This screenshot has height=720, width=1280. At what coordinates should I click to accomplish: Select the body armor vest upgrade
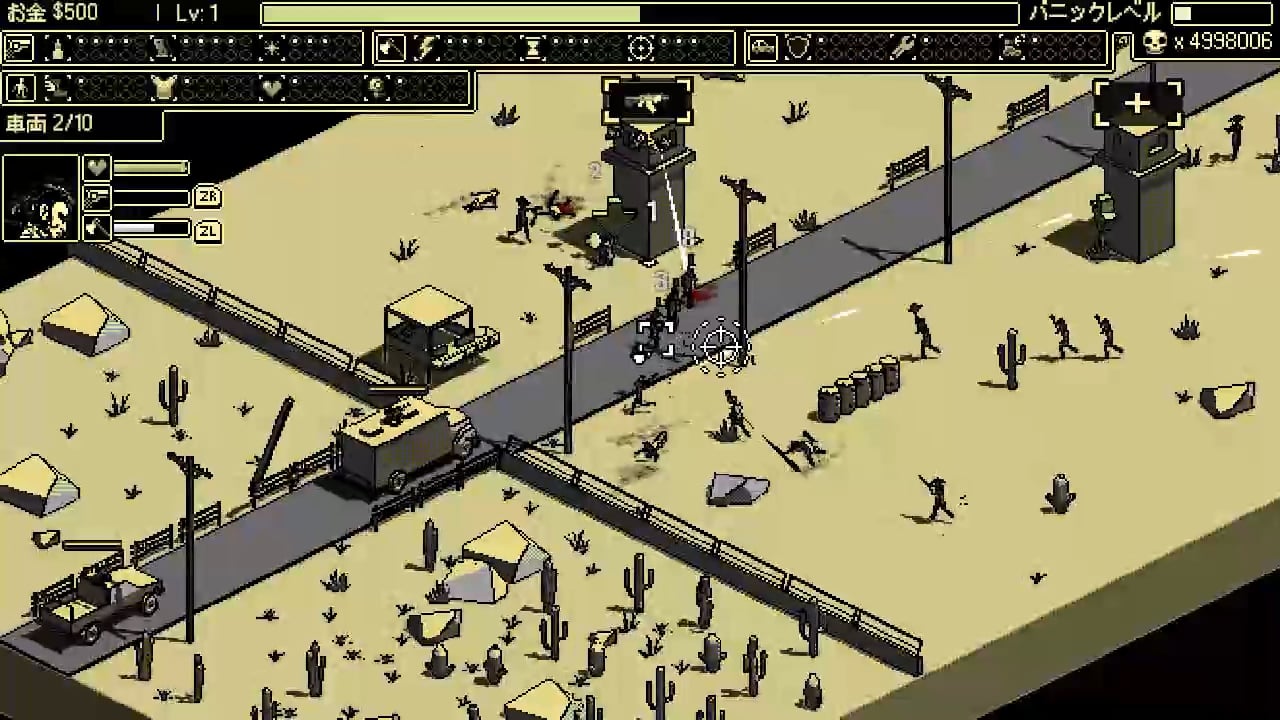click(x=164, y=88)
